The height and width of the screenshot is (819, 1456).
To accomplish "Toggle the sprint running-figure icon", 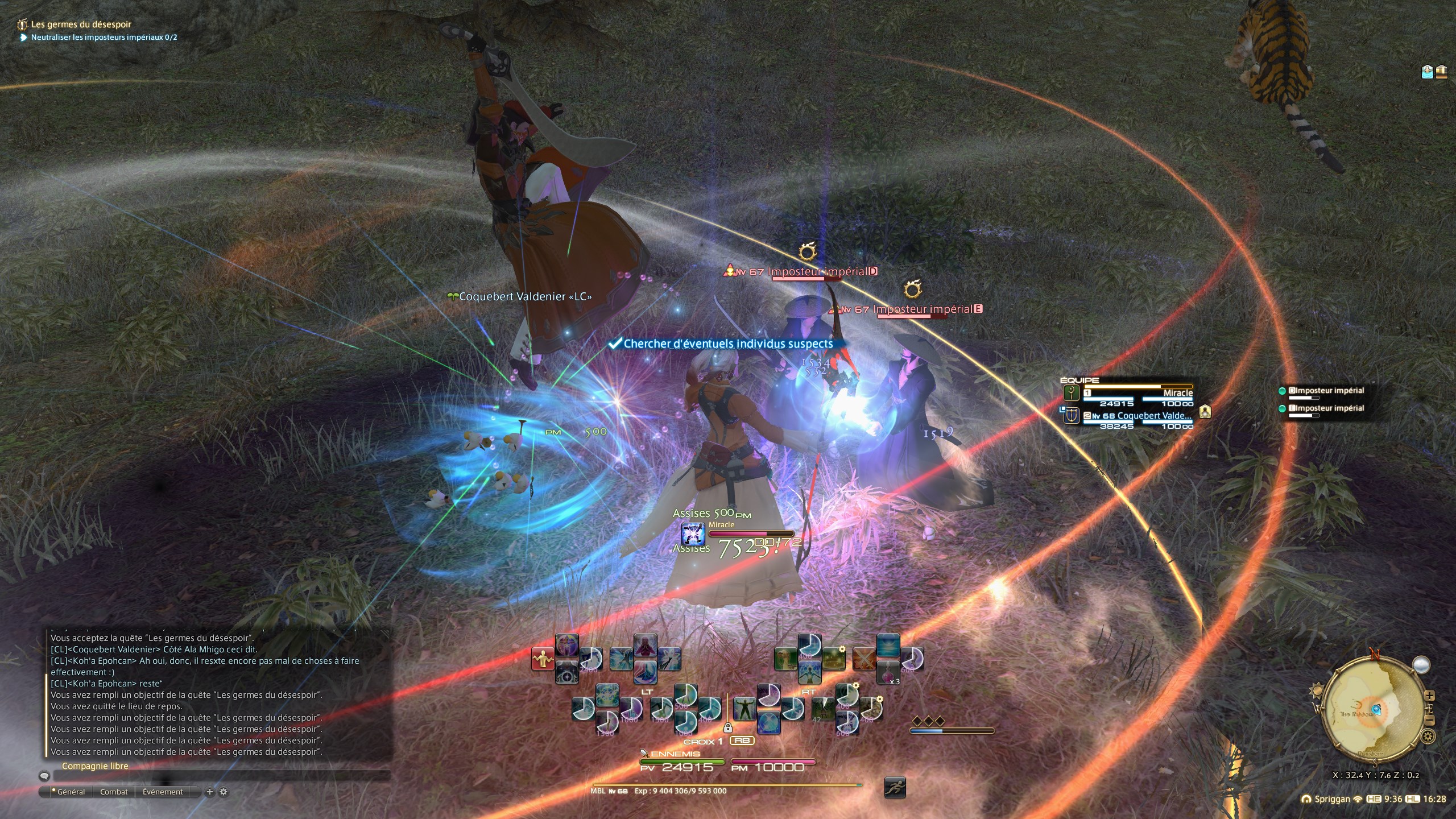I will coord(895,788).
